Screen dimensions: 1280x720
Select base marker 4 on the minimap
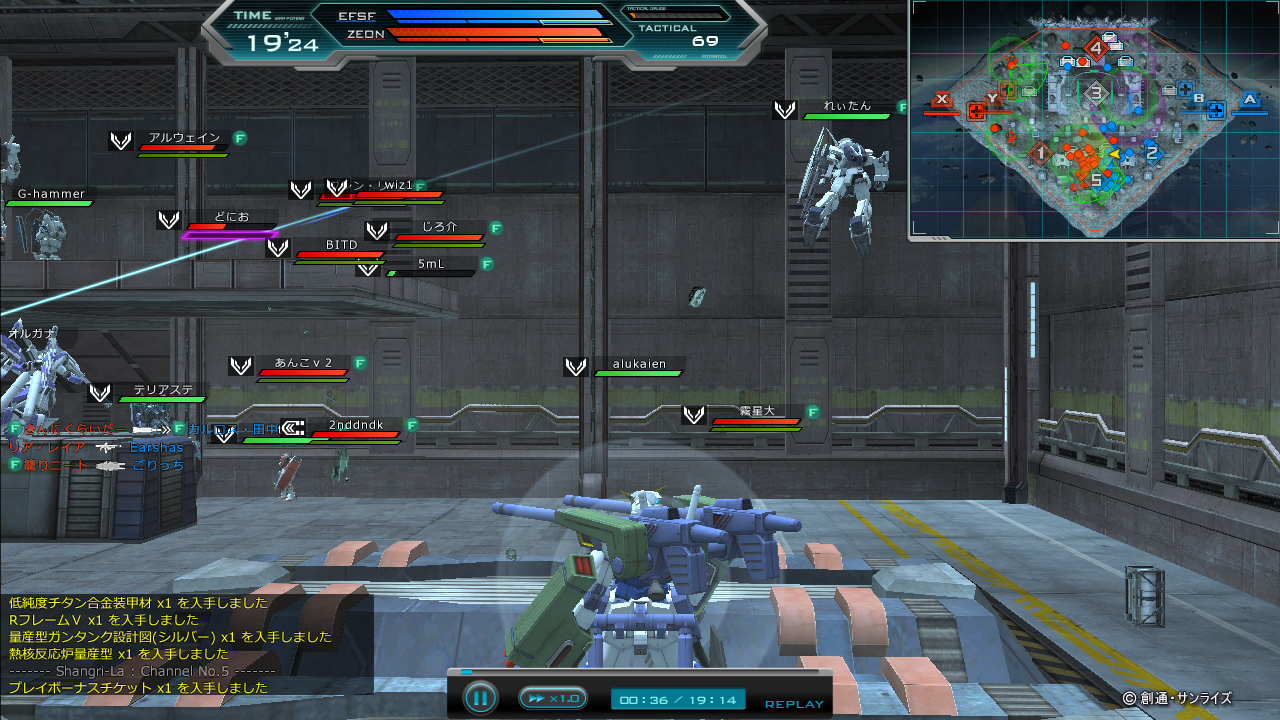[x=1096, y=47]
